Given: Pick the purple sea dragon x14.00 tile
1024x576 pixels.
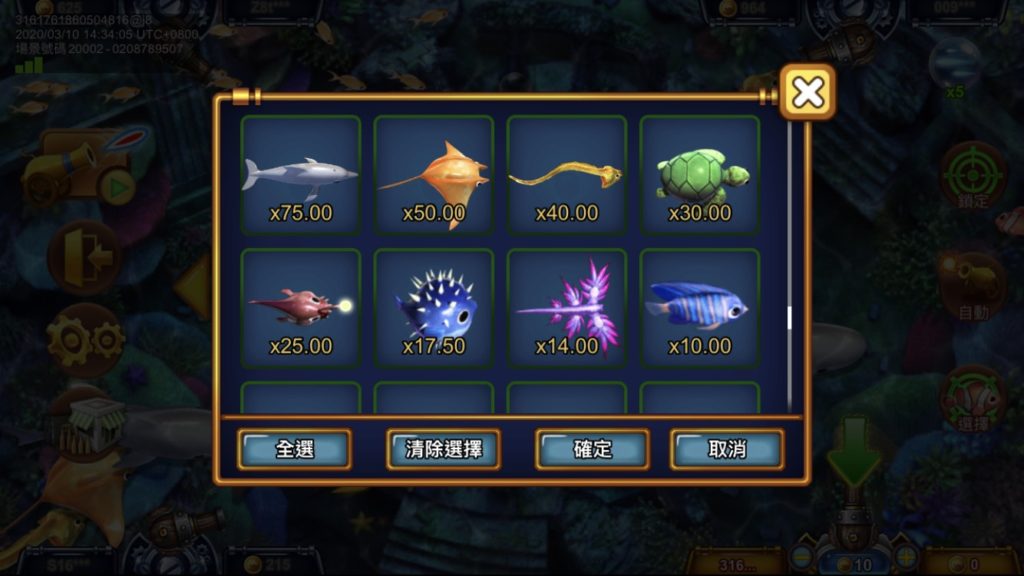Looking at the screenshot, I should pos(567,308).
